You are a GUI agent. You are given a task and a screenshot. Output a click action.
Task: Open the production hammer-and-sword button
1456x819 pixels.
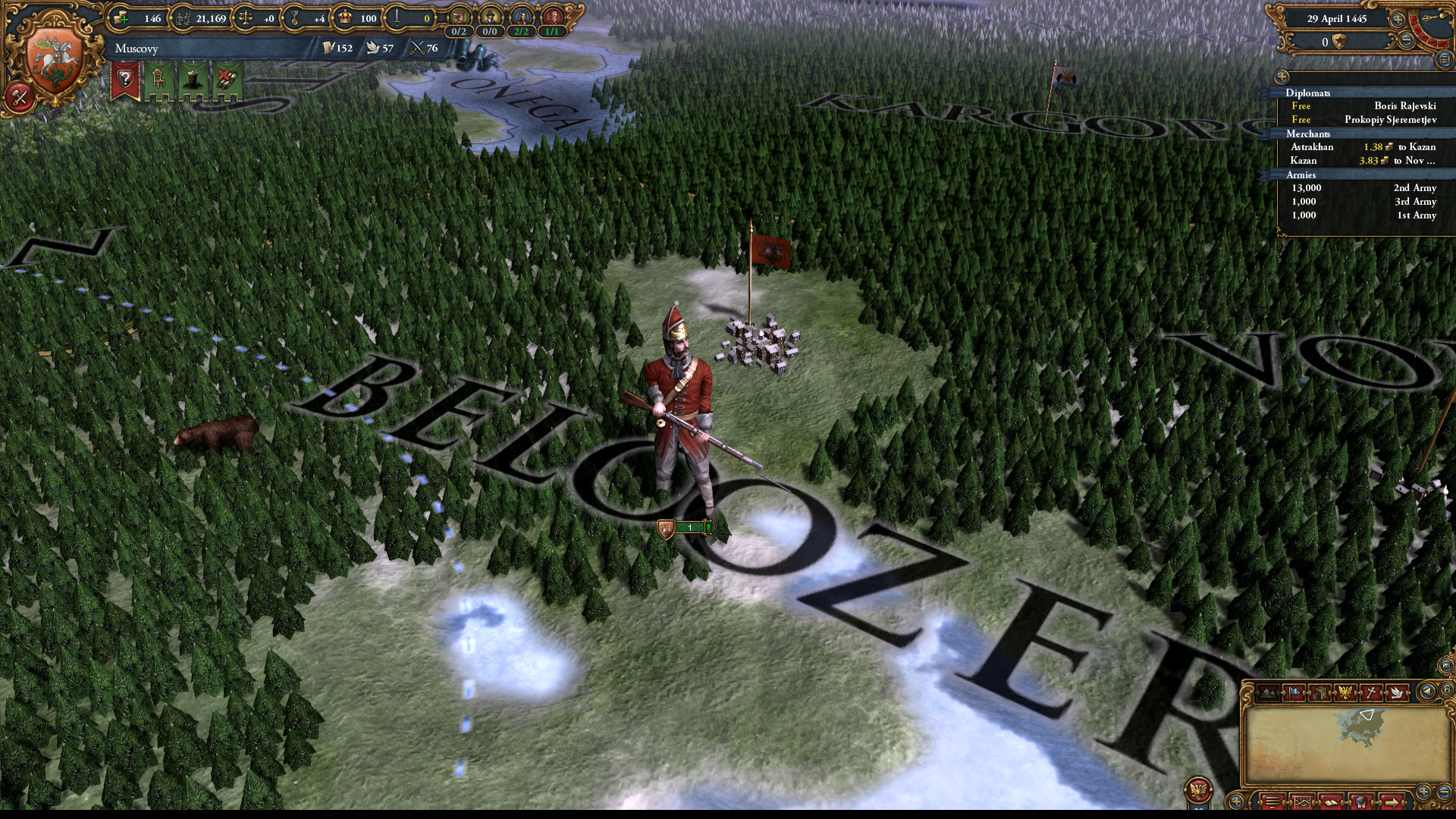(19, 97)
